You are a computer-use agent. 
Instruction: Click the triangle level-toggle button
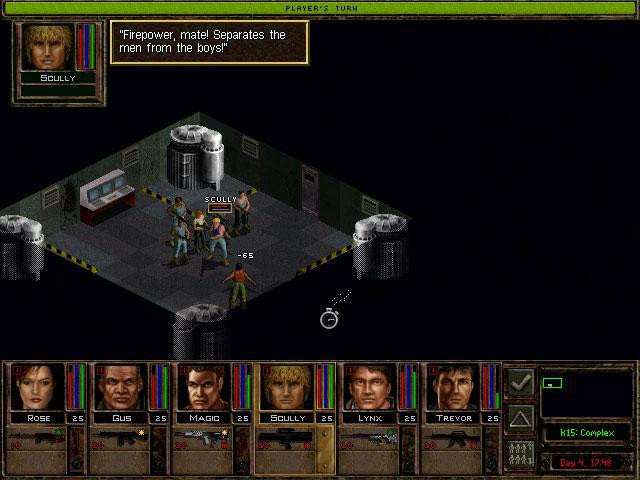[520, 416]
